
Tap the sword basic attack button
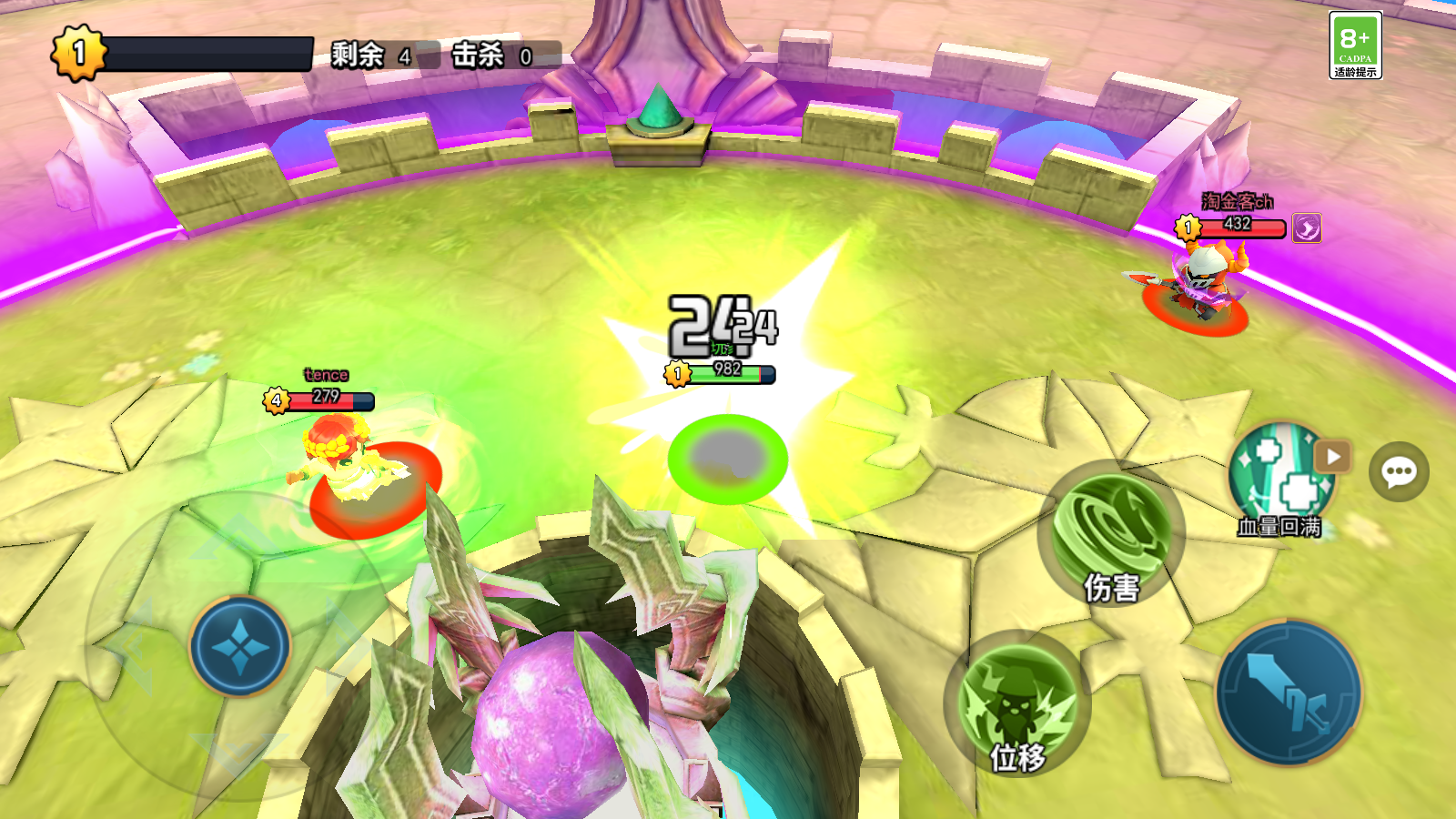pos(1289,693)
